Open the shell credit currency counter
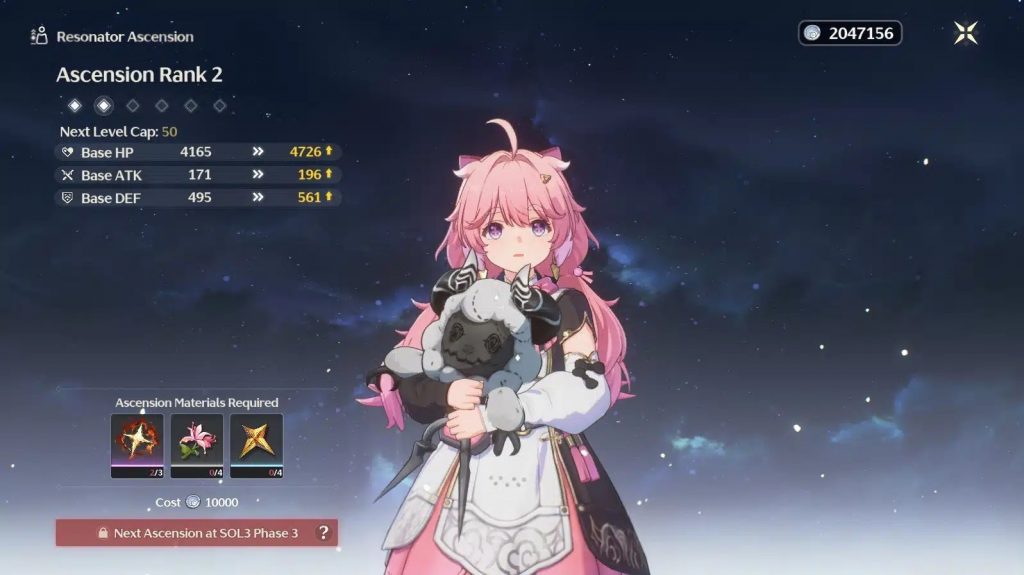 click(x=850, y=33)
